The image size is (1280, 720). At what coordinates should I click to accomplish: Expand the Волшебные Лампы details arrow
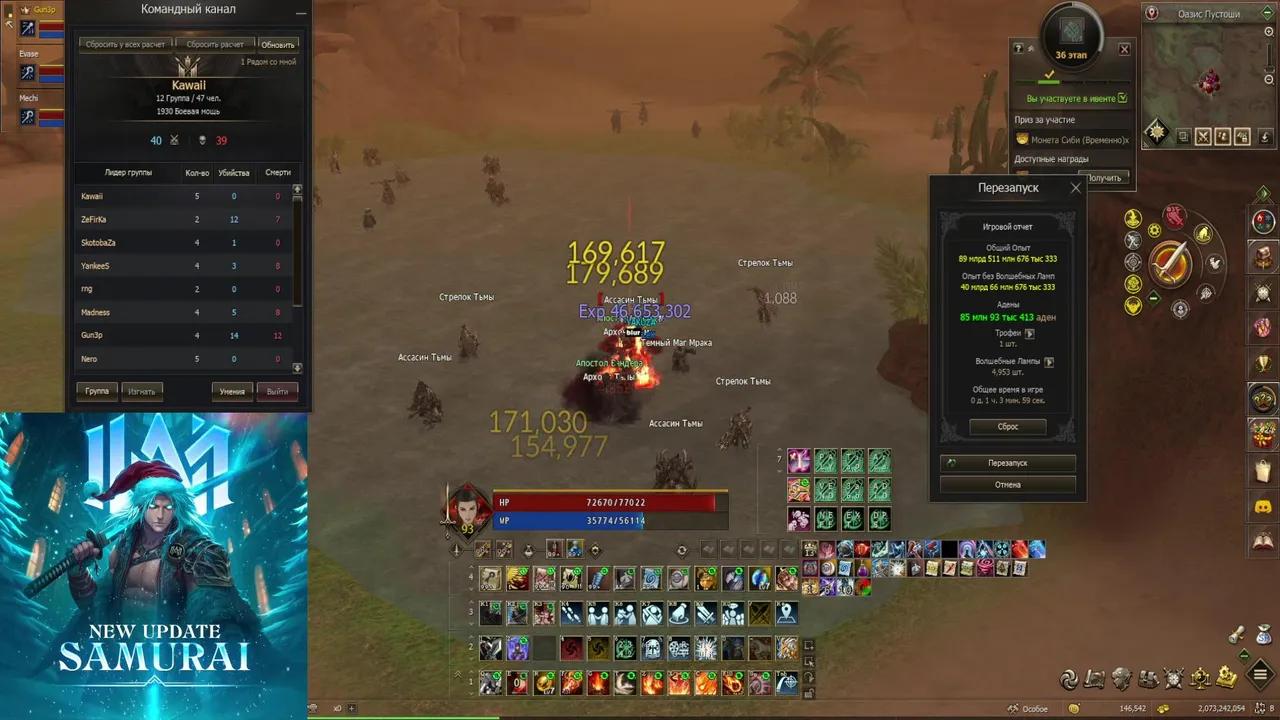(1049, 363)
